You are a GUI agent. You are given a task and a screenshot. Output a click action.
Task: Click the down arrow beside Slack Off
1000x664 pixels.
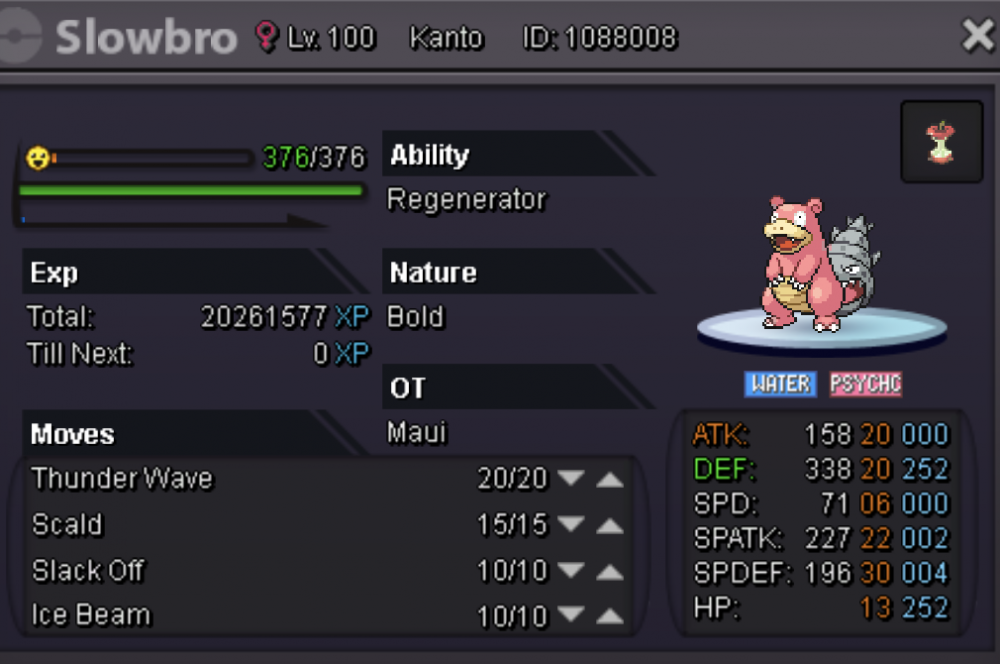[x=571, y=571]
